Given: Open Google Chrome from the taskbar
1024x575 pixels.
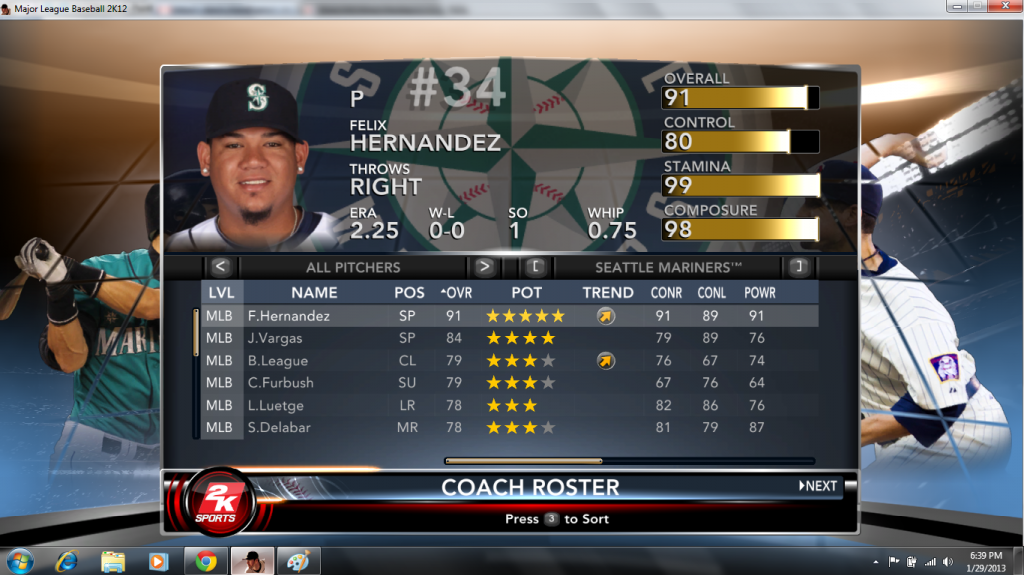Looking at the screenshot, I should pos(205,561).
